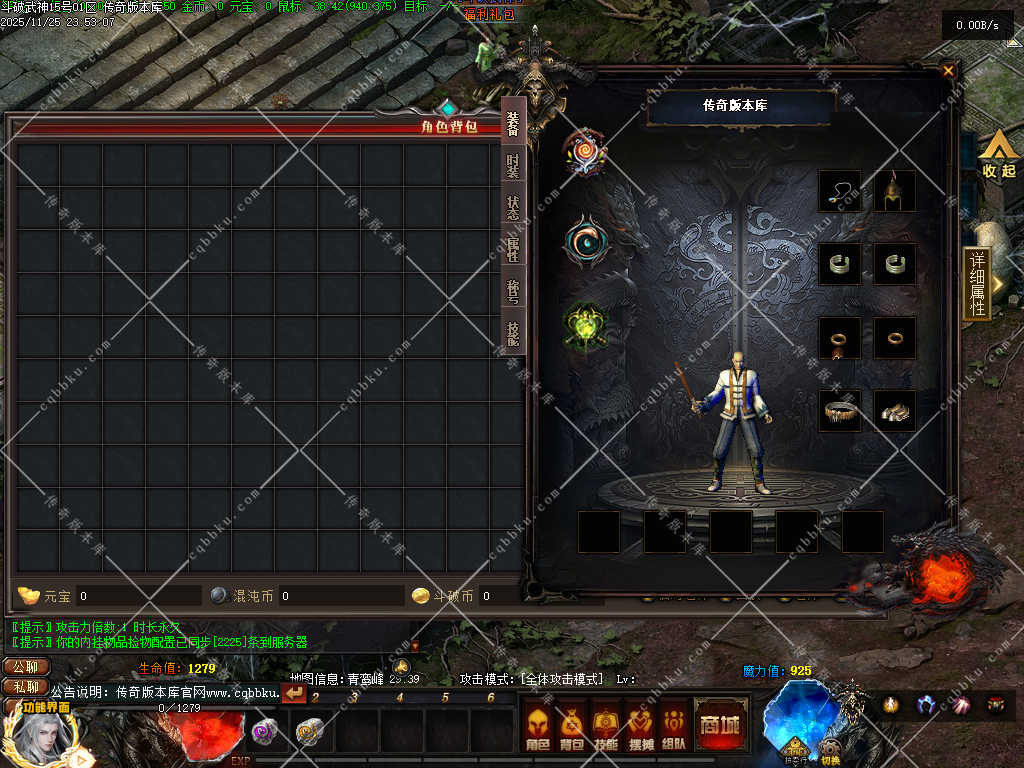The width and height of the screenshot is (1024, 768).
Task: Select the 属性 tab
Action: coord(513,250)
